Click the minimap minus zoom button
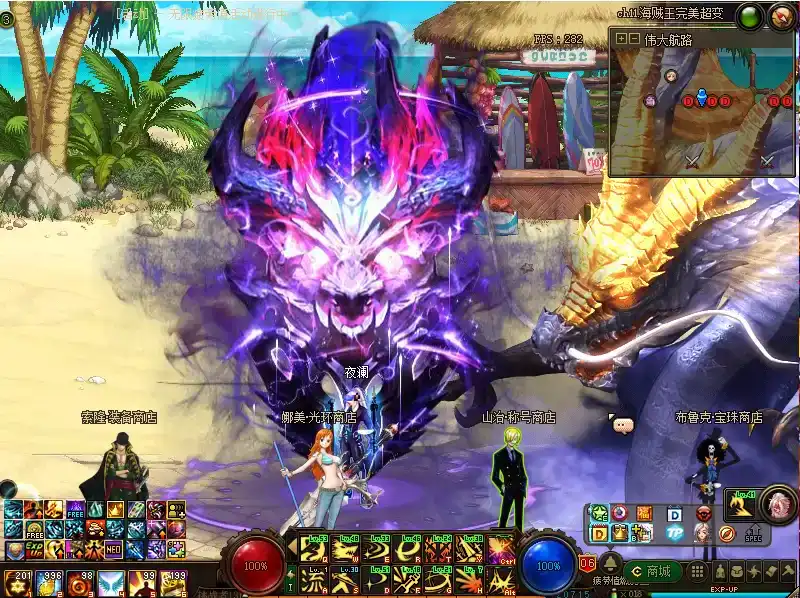The height and width of the screenshot is (598, 800). click(x=633, y=39)
